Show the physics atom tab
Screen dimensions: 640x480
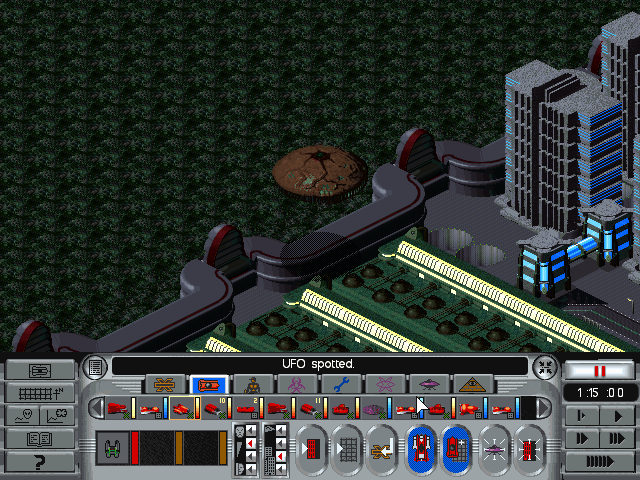click(x=385, y=385)
